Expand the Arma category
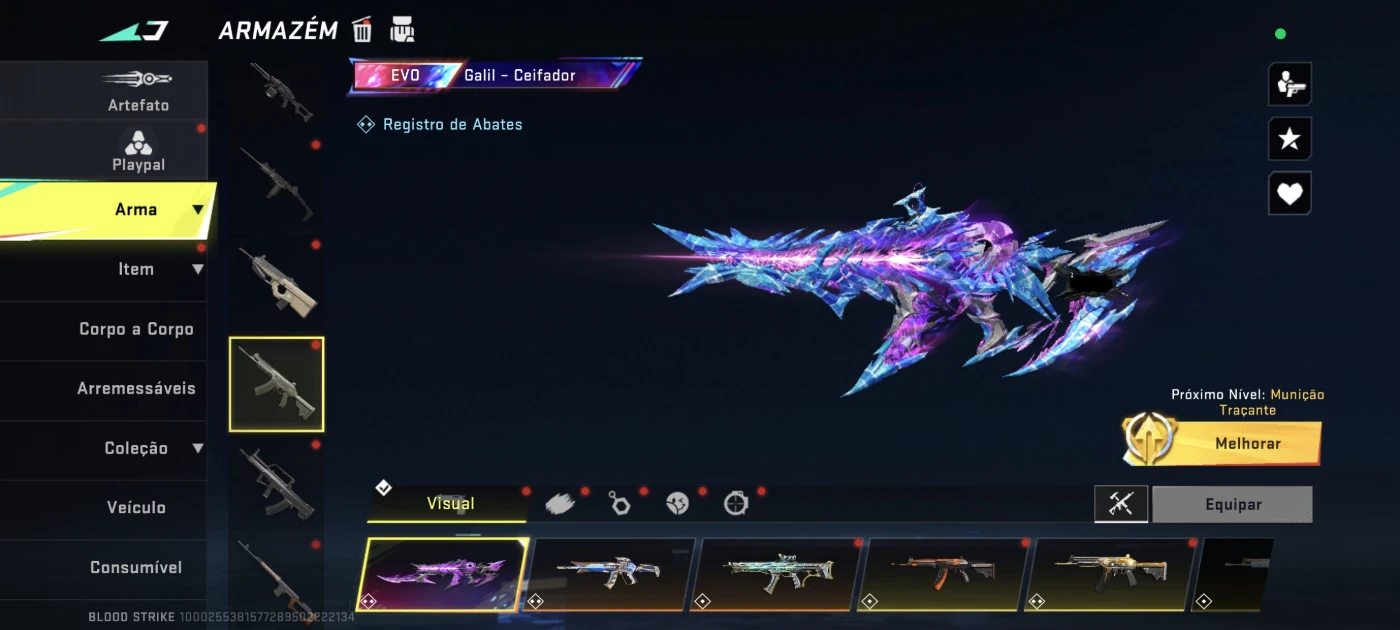This screenshot has height=630, width=1400. click(136, 210)
